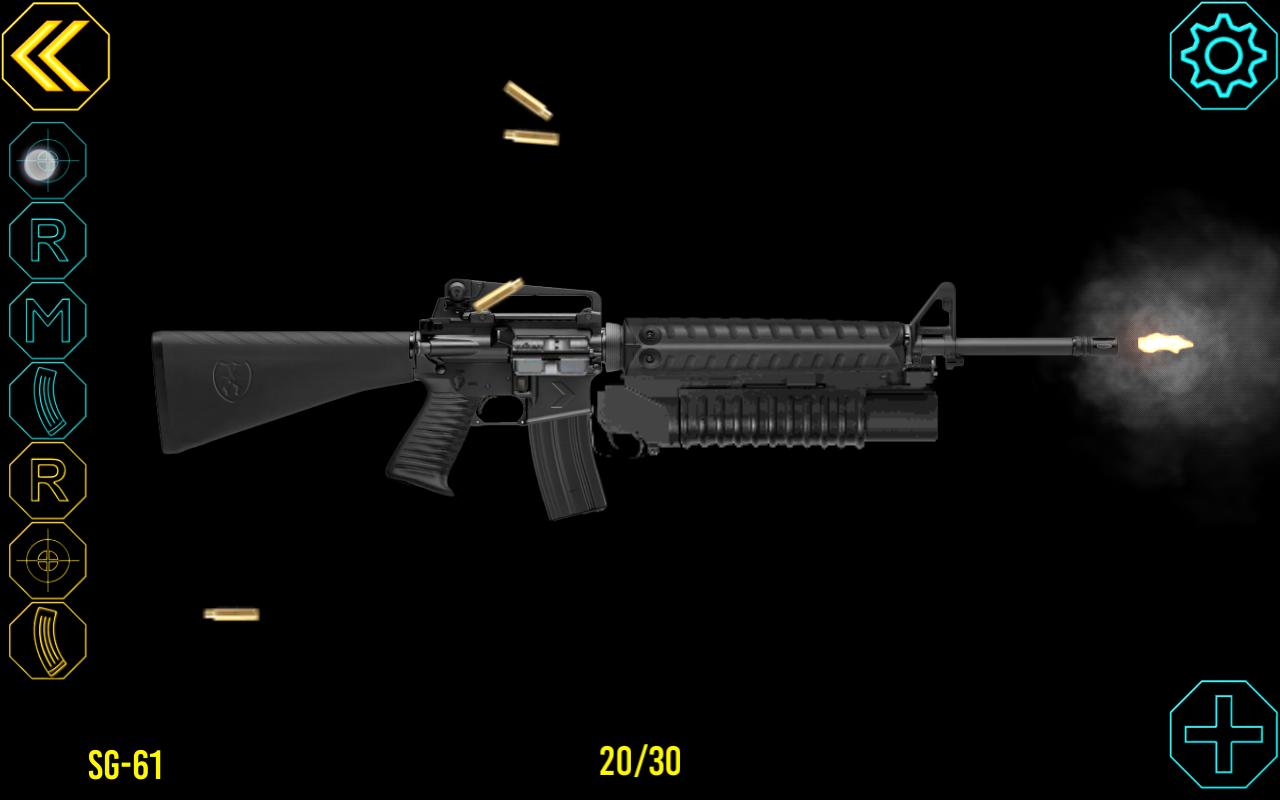Tap the double-chevron back button

pyautogui.click(x=55, y=57)
